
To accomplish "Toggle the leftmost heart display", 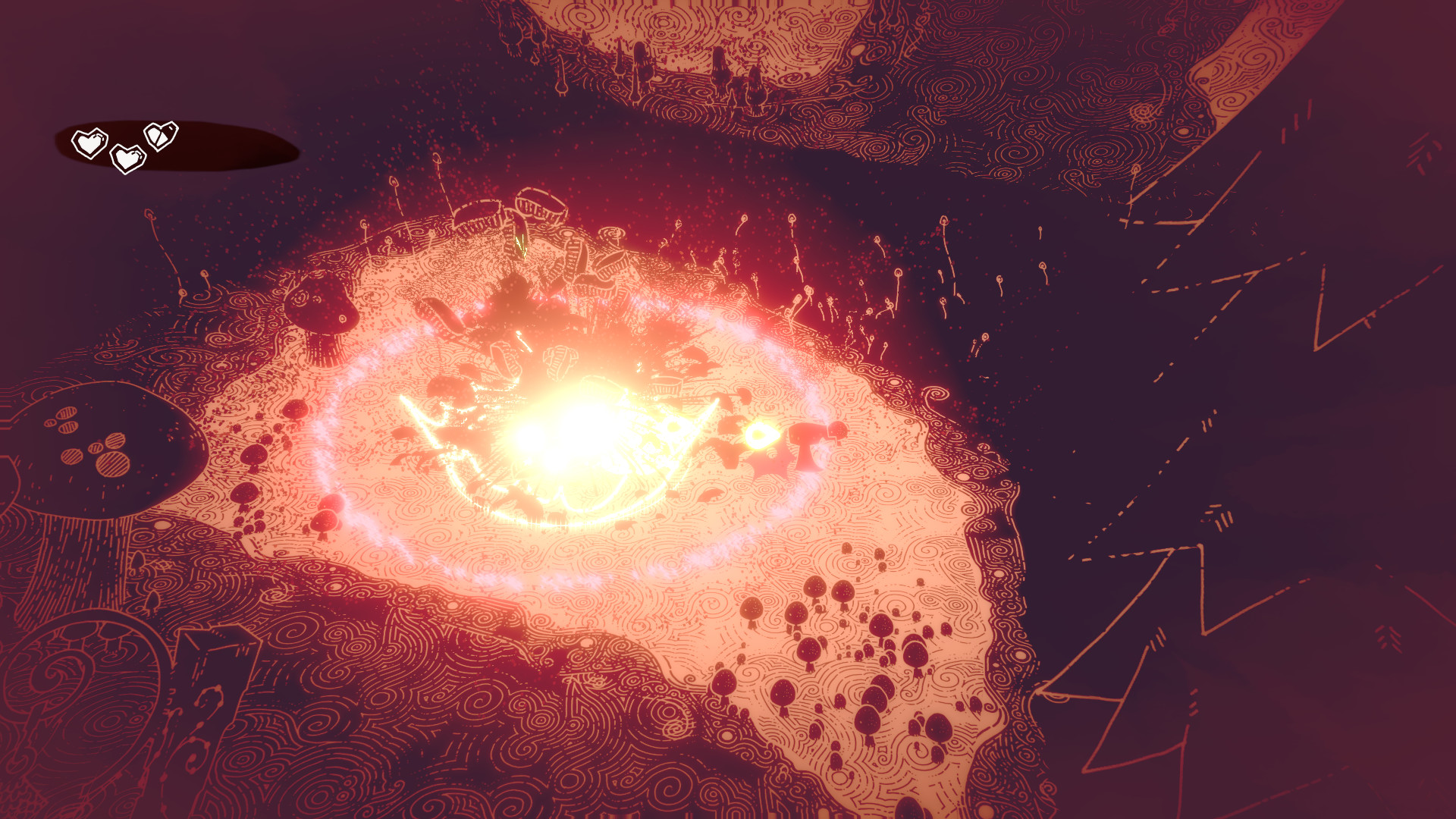I will 89,143.
